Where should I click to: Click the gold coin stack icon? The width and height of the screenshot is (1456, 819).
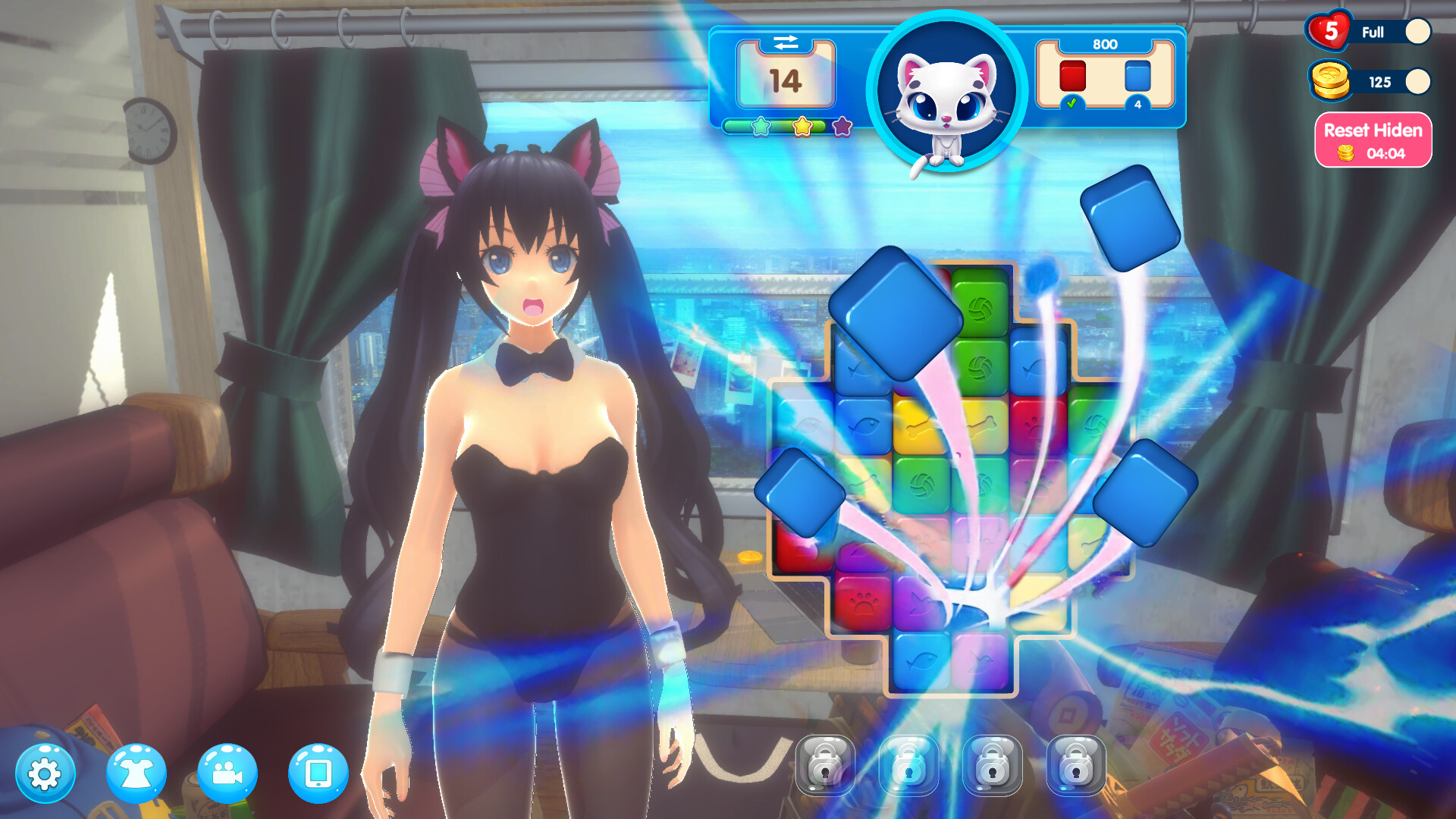pos(1331,81)
